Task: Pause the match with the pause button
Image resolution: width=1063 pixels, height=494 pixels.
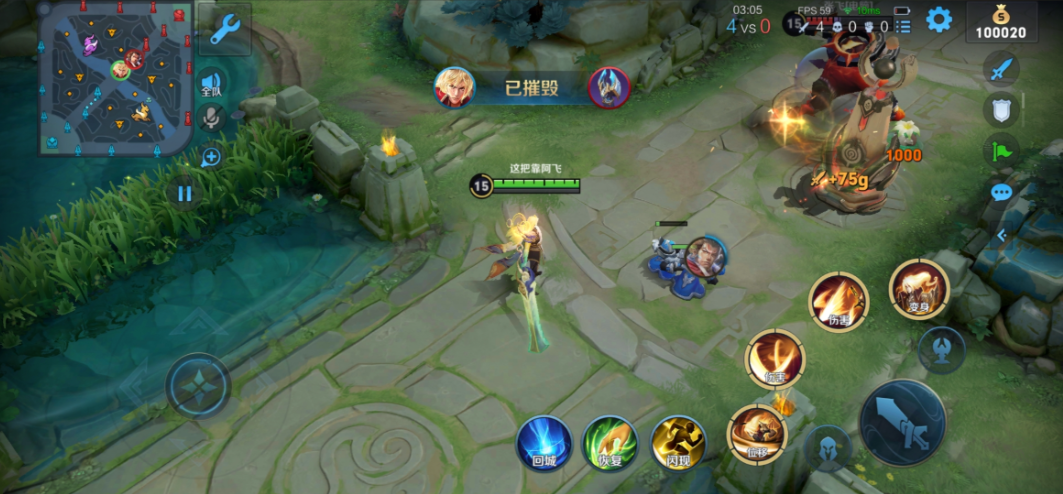Action: point(184,193)
